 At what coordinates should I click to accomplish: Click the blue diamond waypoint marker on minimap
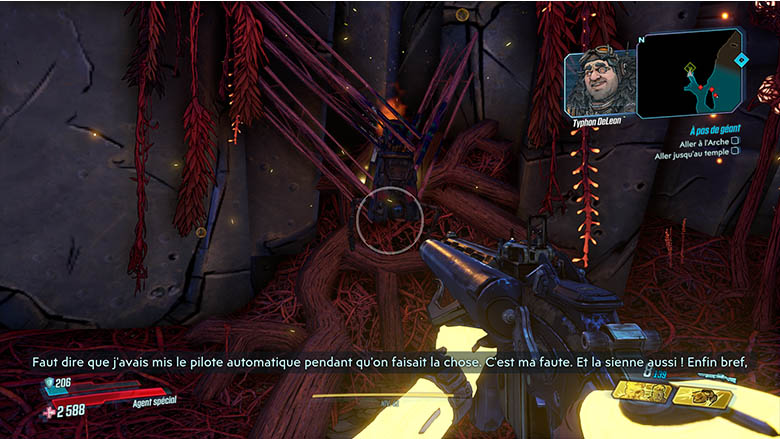(x=740, y=60)
